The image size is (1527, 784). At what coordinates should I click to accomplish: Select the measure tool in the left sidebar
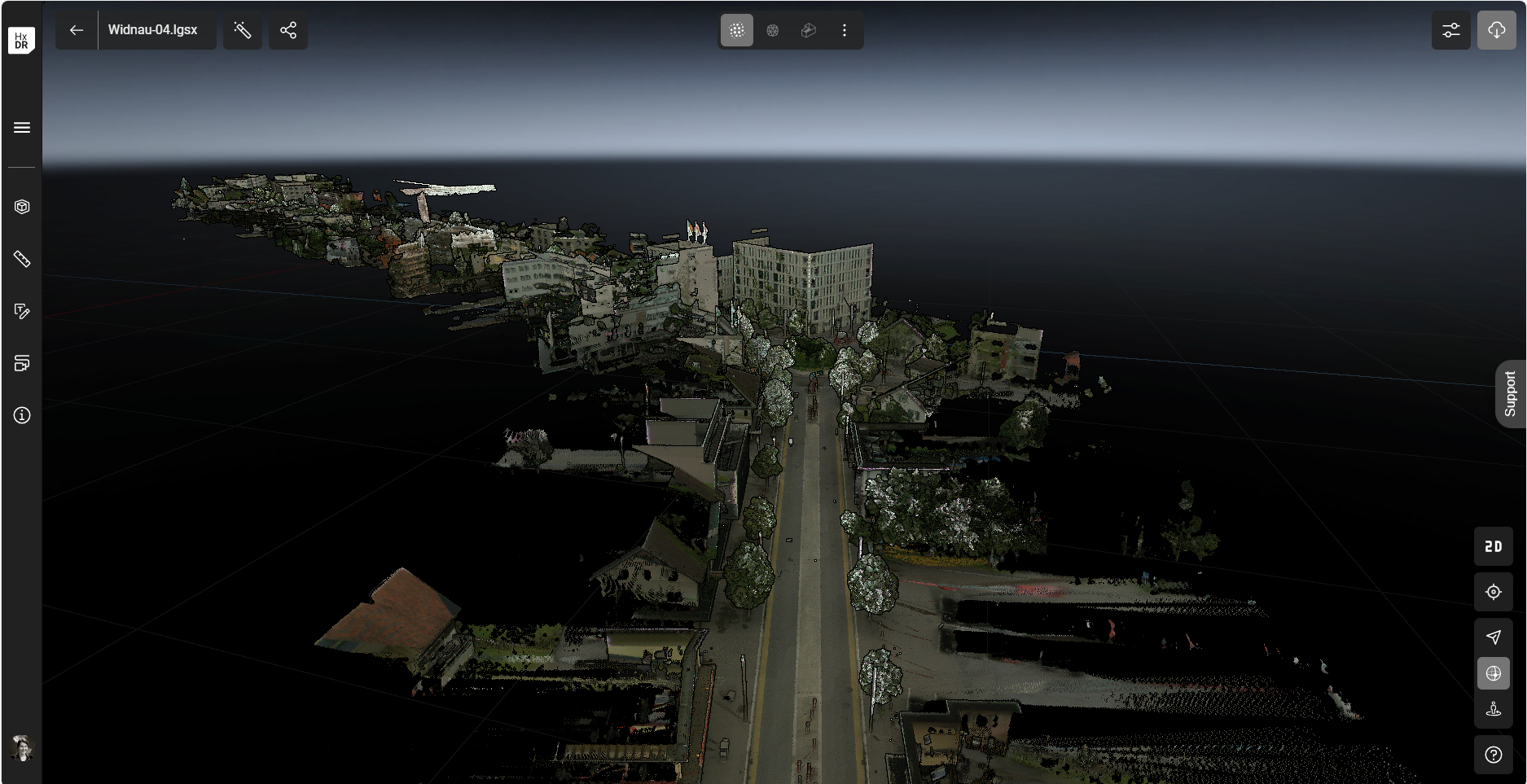coord(21,259)
